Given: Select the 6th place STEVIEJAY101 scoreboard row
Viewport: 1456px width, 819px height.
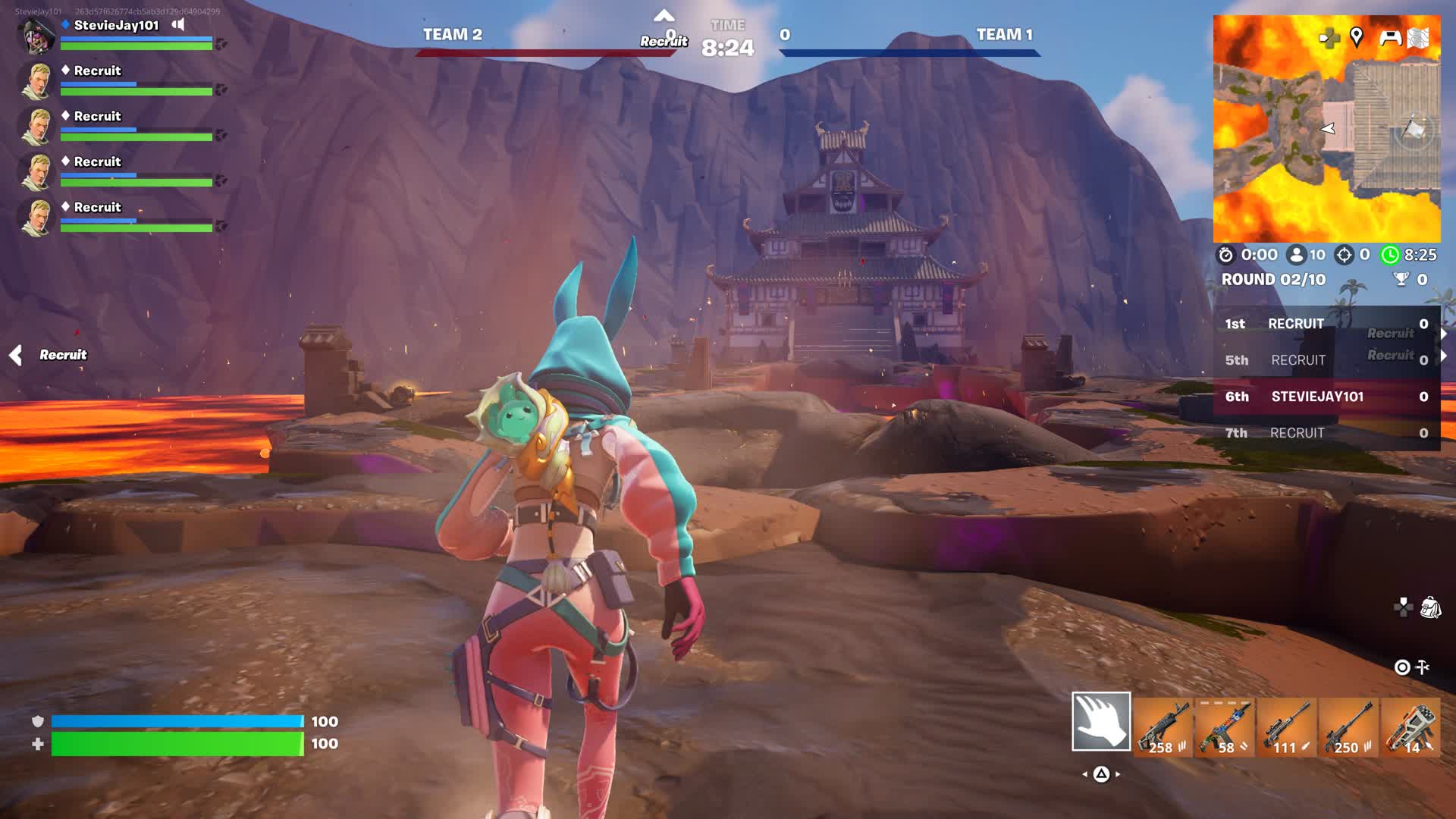Looking at the screenshot, I should [x=1326, y=397].
